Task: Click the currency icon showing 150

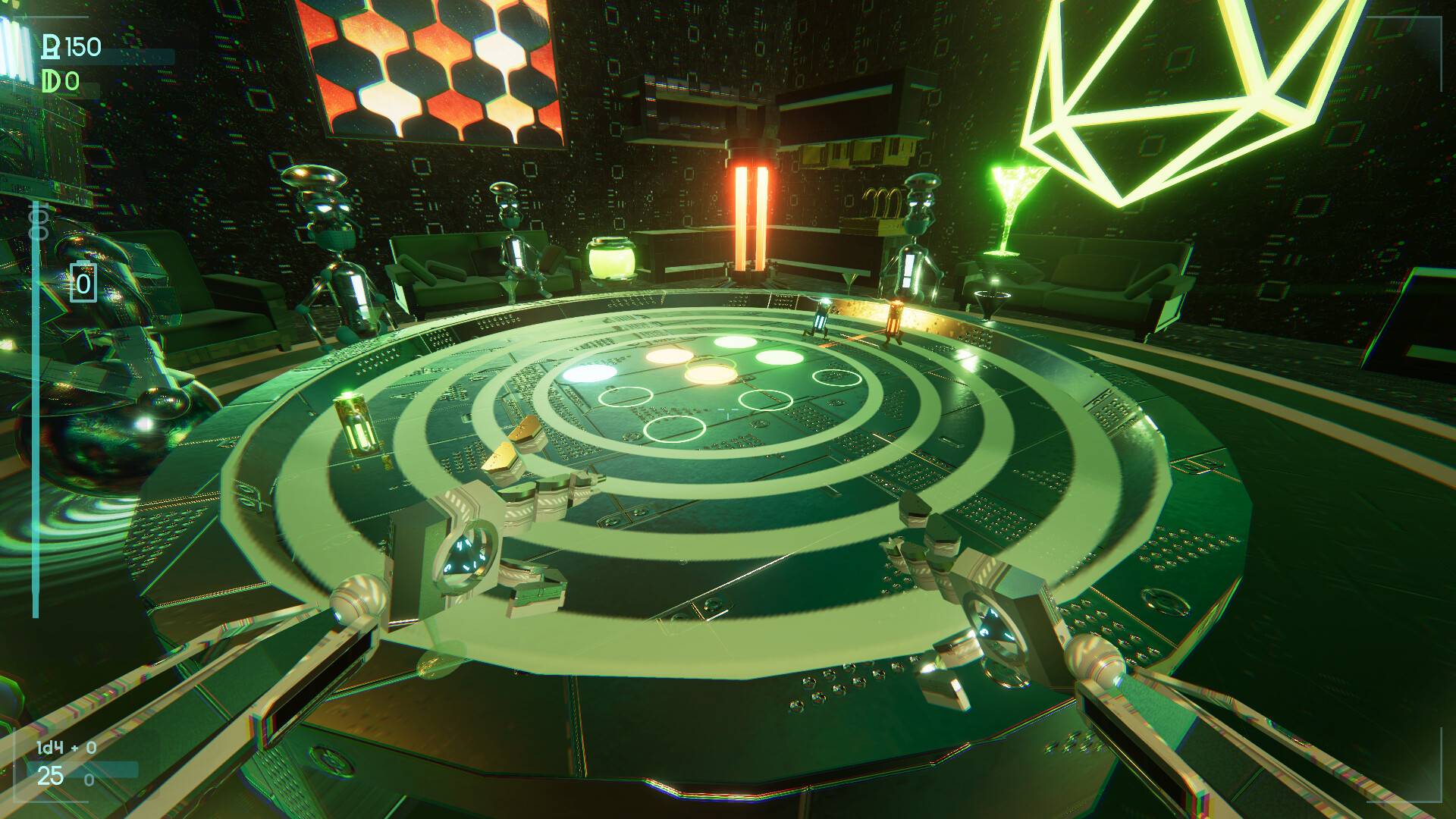Action: click(49, 45)
